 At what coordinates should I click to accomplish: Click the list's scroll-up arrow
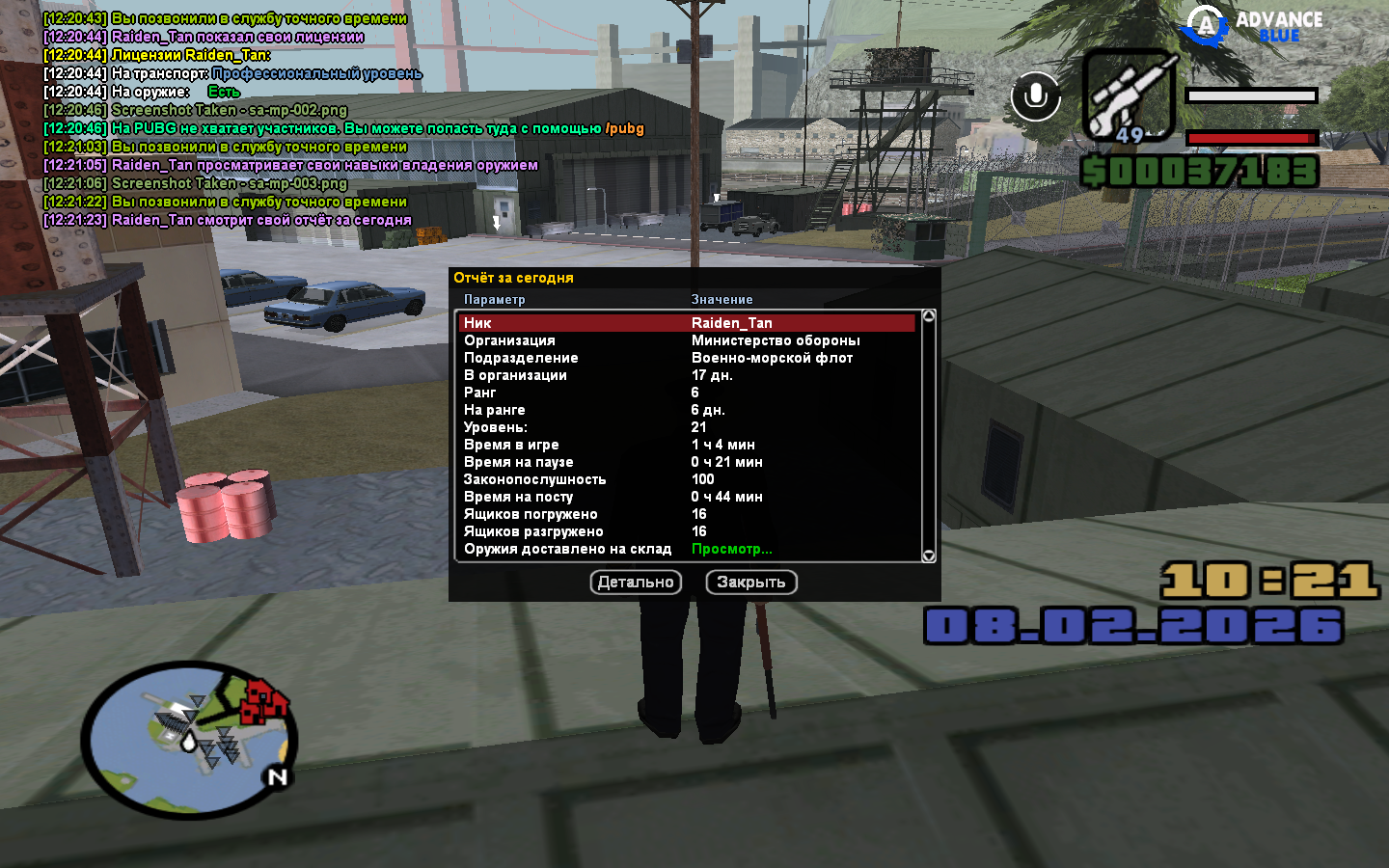pos(929,316)
